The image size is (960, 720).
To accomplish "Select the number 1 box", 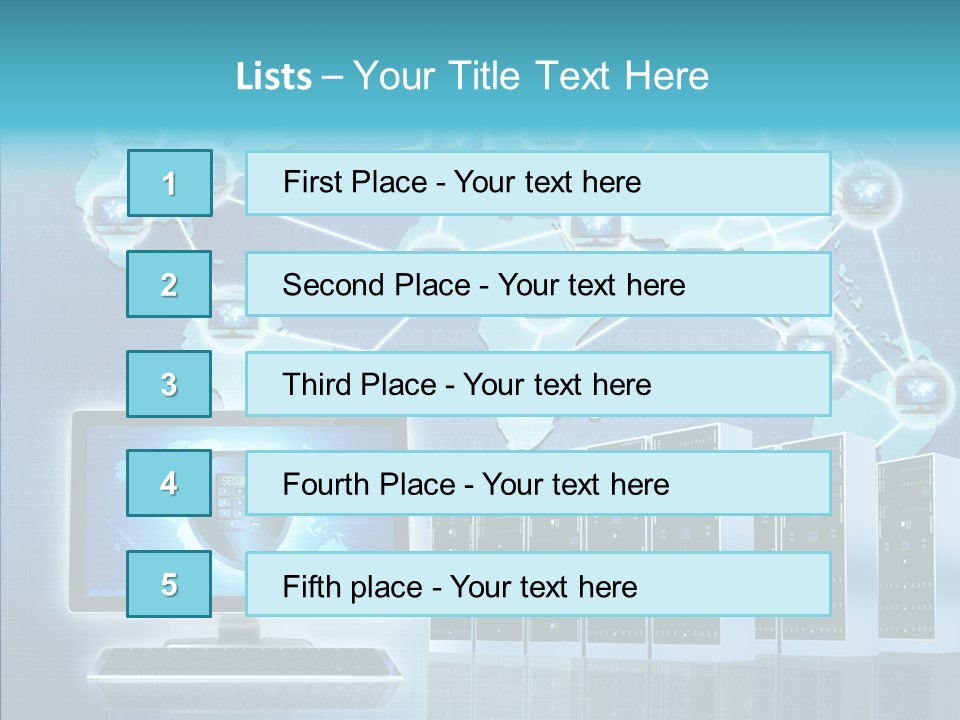I will point(170,183).
